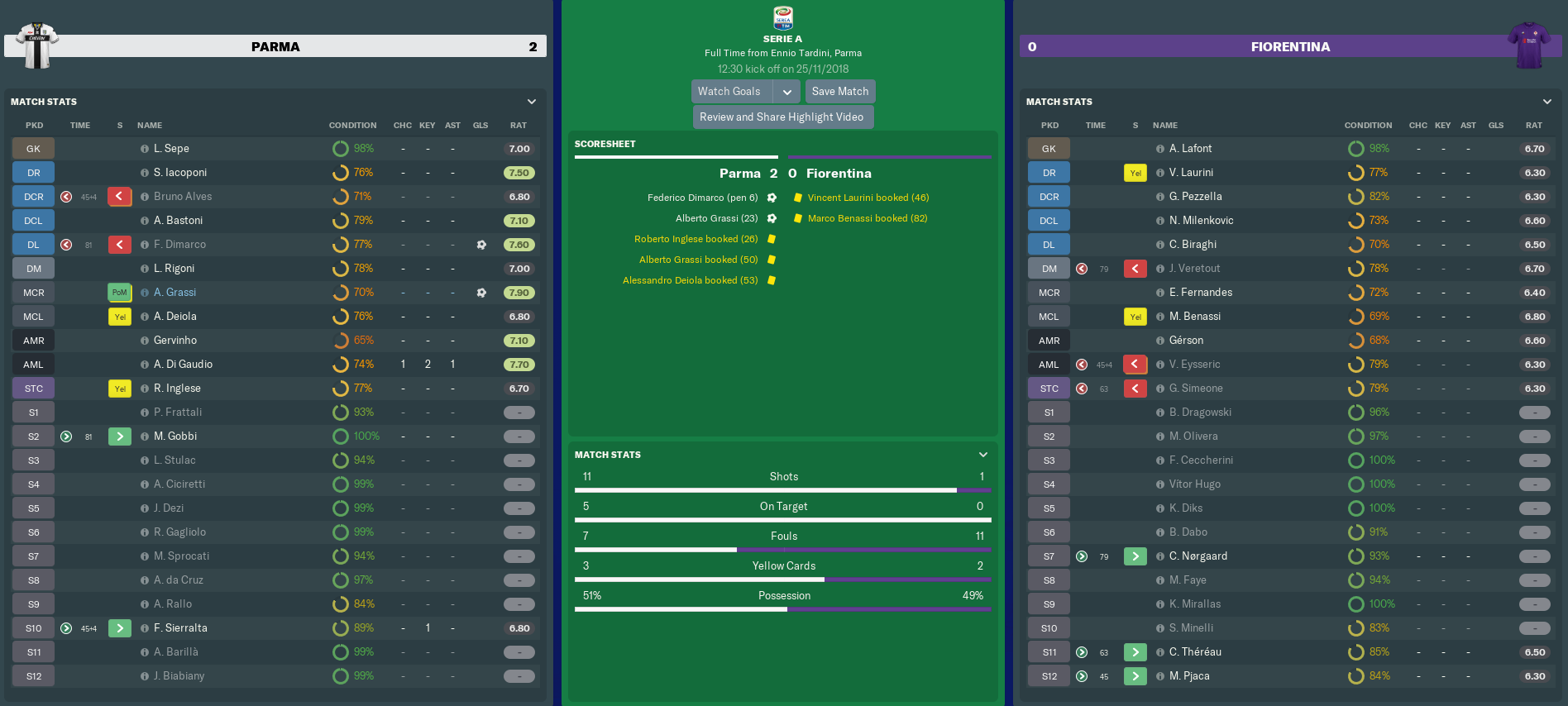The height and width of the screenshot is (706, 1568).
Task: Toggle the centre Match Stats dropdown arrow
Action: coord(983,455)
